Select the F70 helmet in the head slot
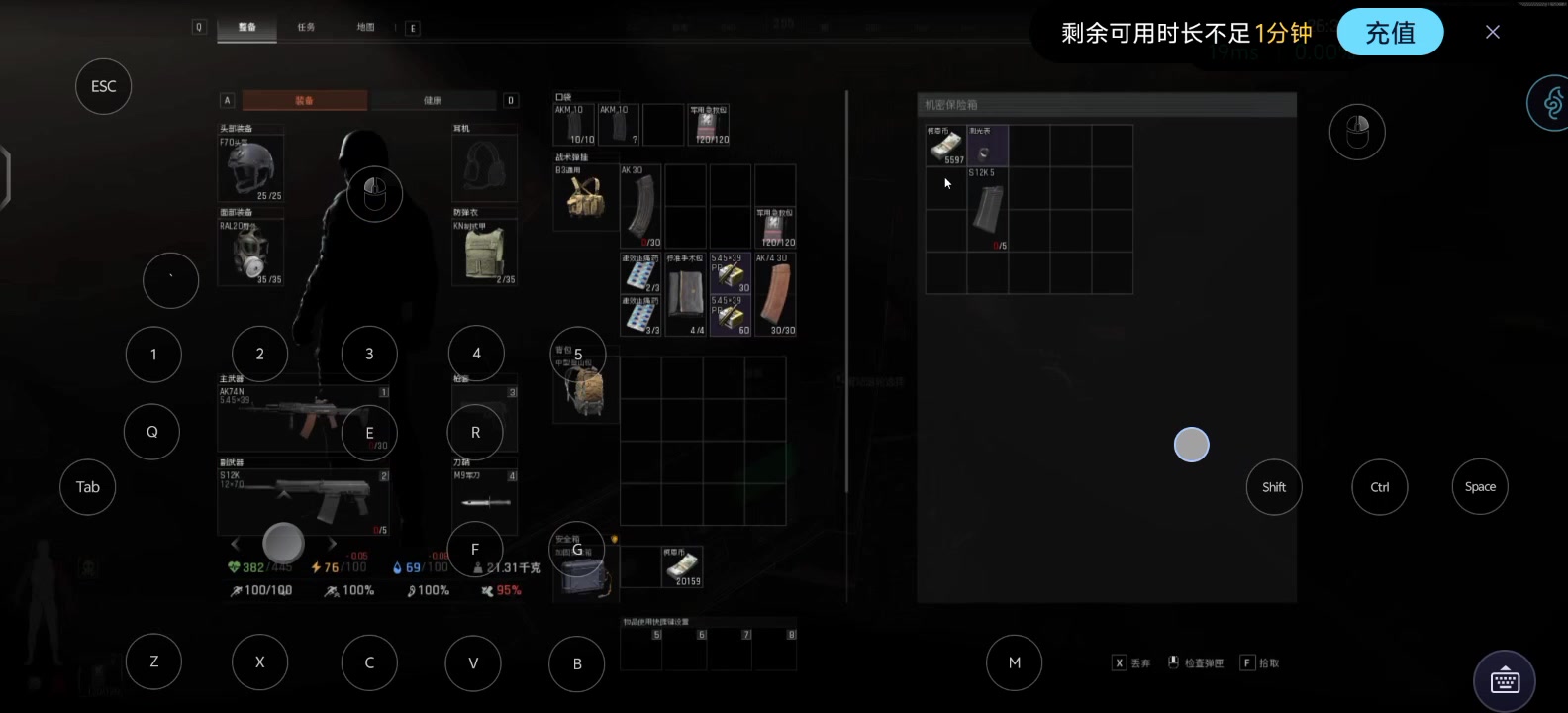This screenshot has width=1568, height=713. [250, 165]
